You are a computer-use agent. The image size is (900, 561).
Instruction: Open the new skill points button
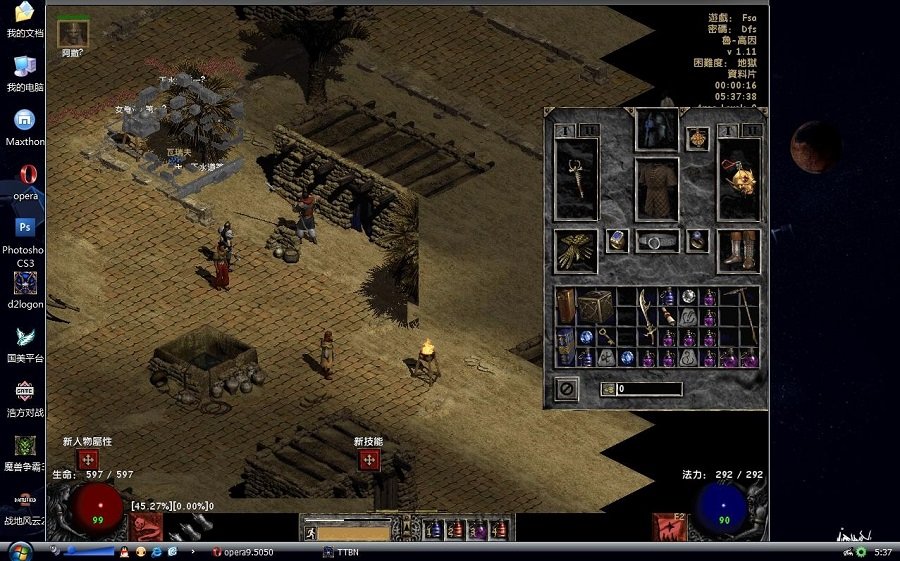[x=368, y=460]
